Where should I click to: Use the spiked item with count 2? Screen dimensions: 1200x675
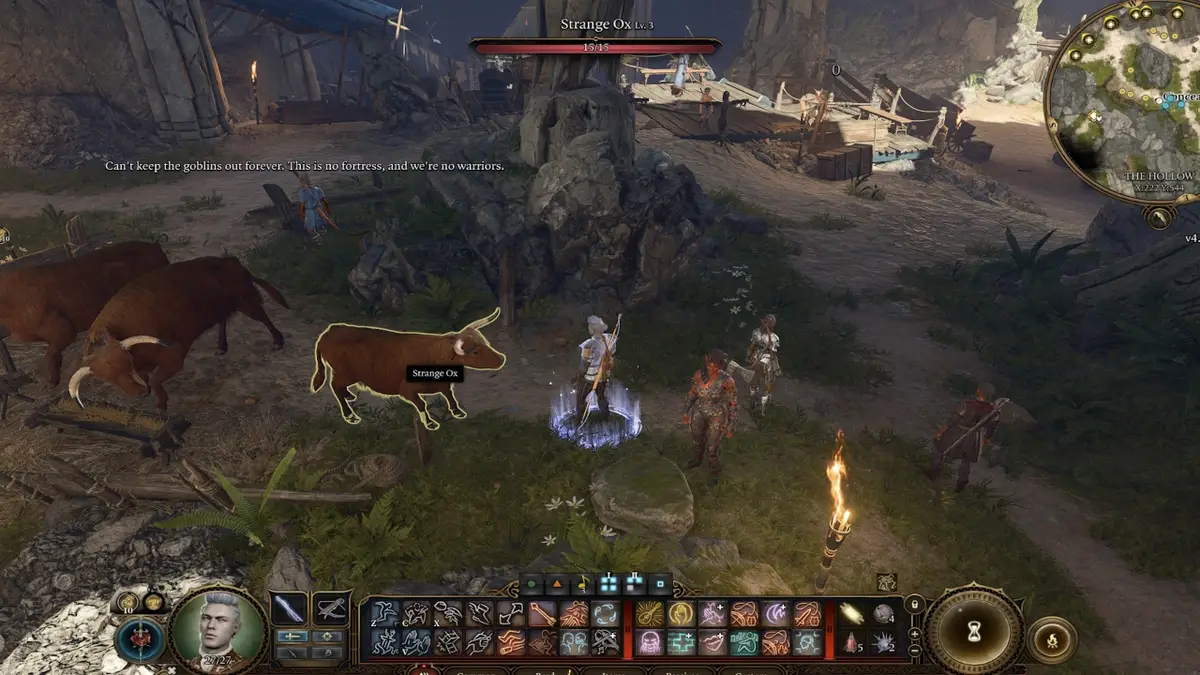coord(885,642)
